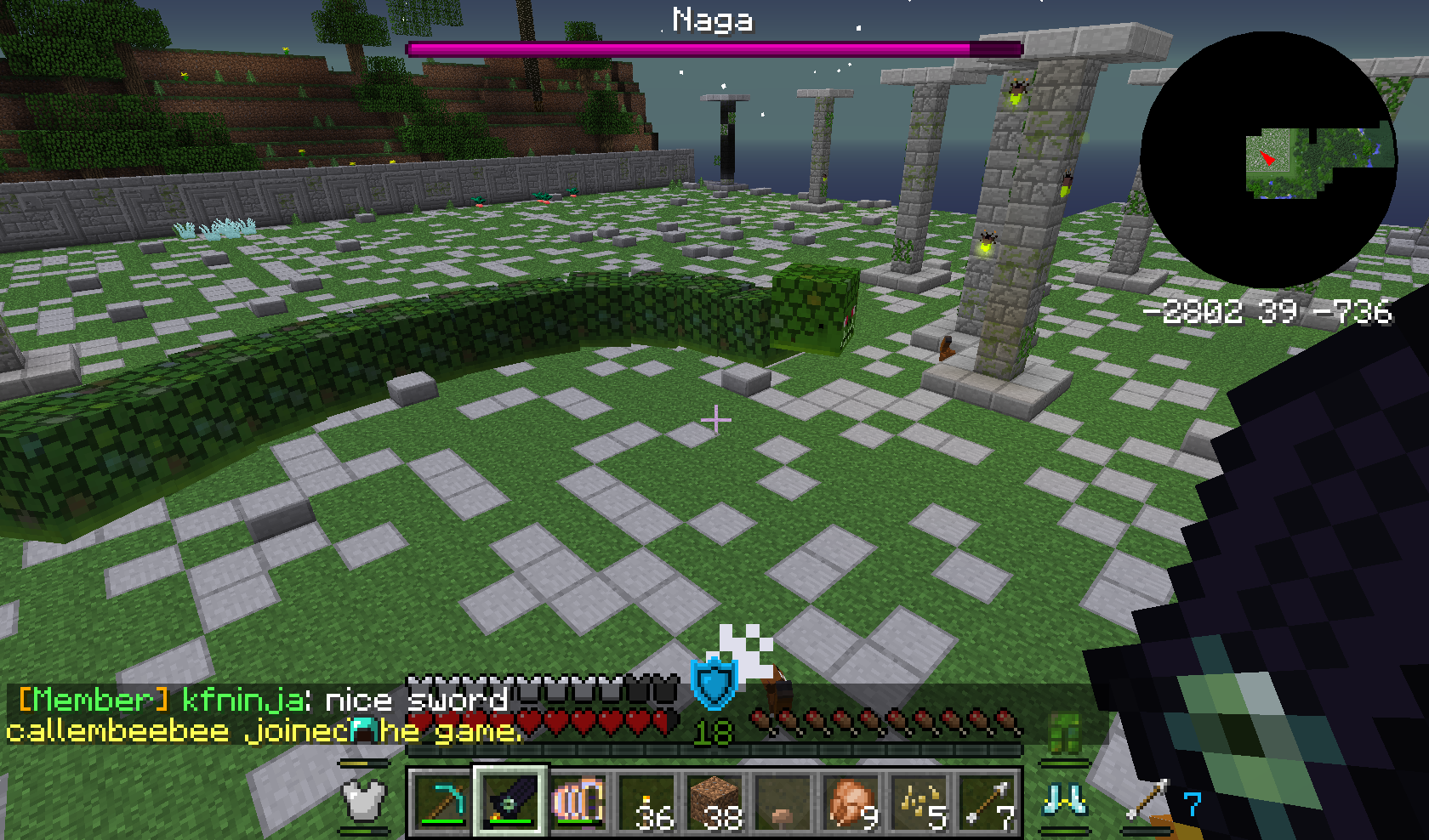
Task: Pick the dirt block stack slot
Action: 714,802
